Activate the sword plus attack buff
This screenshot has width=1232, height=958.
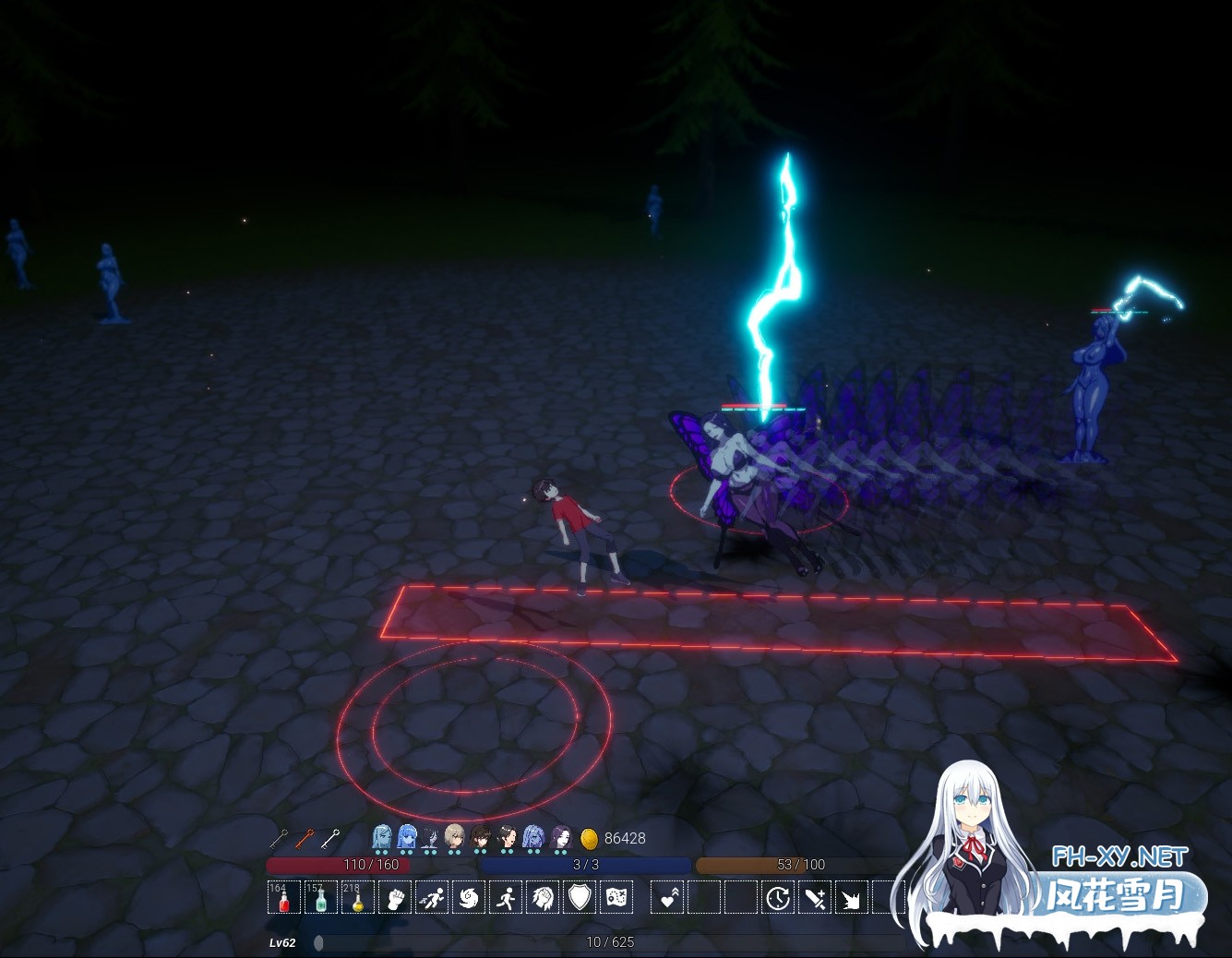pos(815,897)
